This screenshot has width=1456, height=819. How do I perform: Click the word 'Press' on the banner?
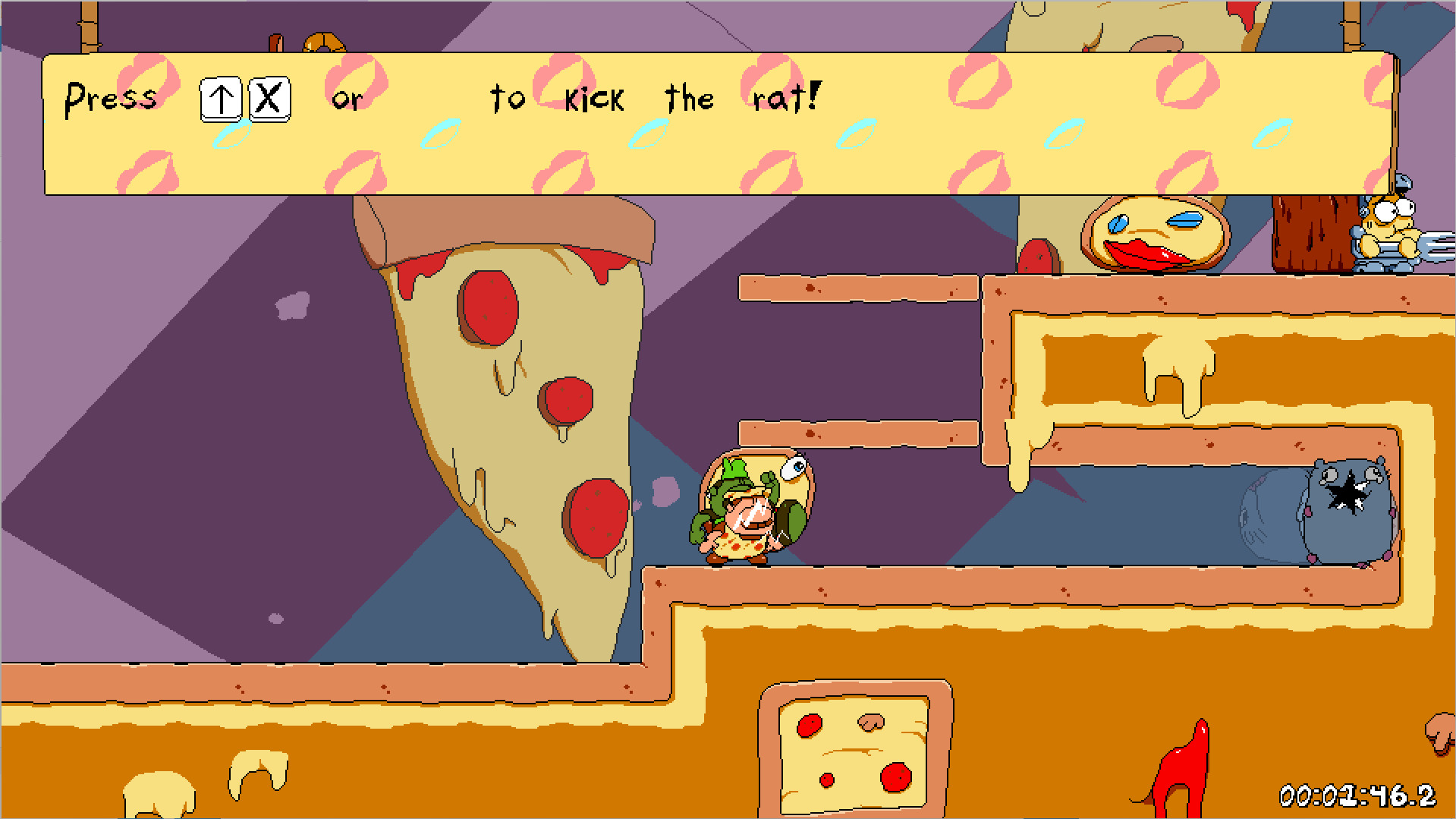[x=112, y=95]
